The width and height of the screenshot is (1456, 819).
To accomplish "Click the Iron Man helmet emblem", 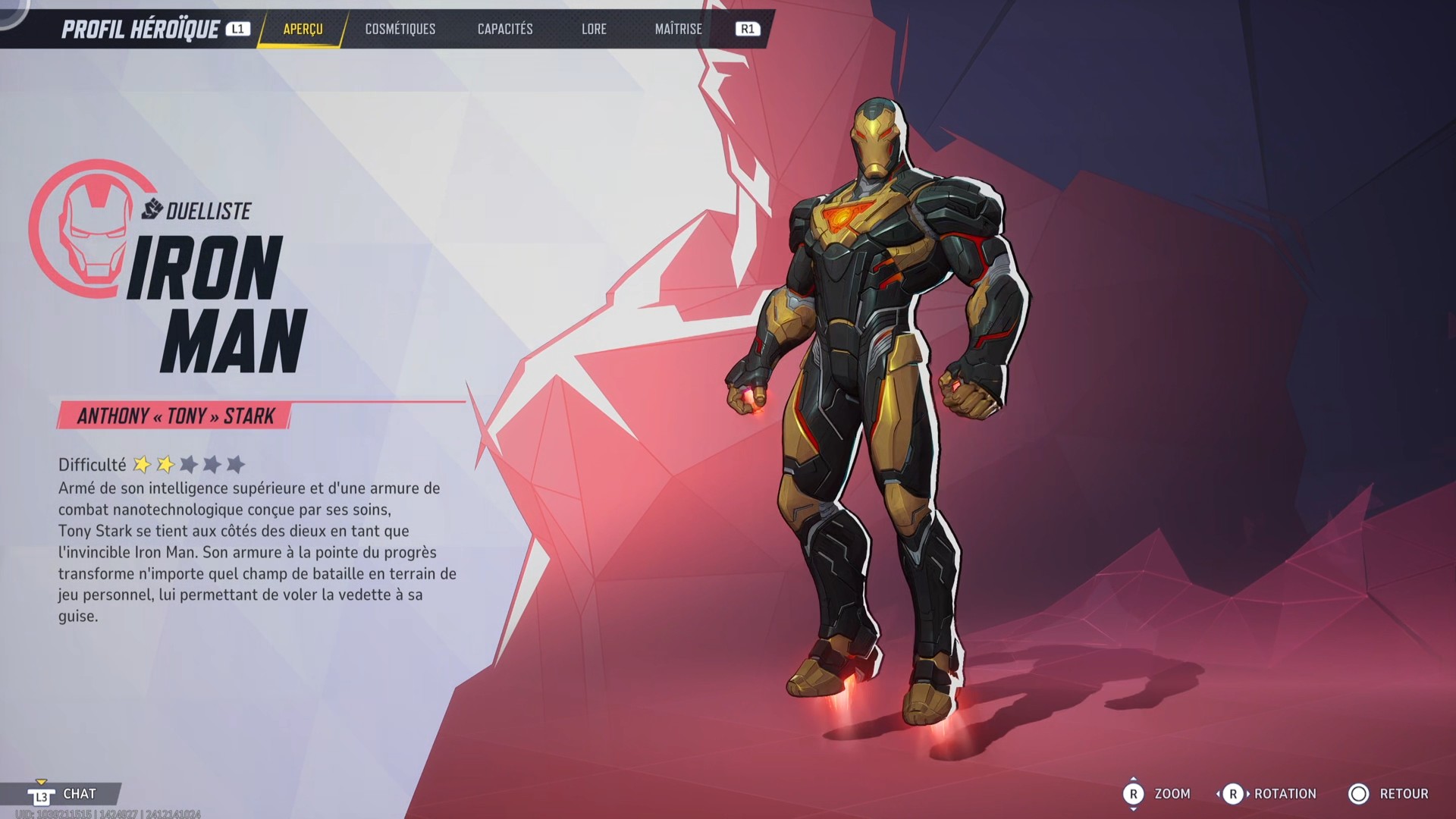I will click(x=91, y=231).
